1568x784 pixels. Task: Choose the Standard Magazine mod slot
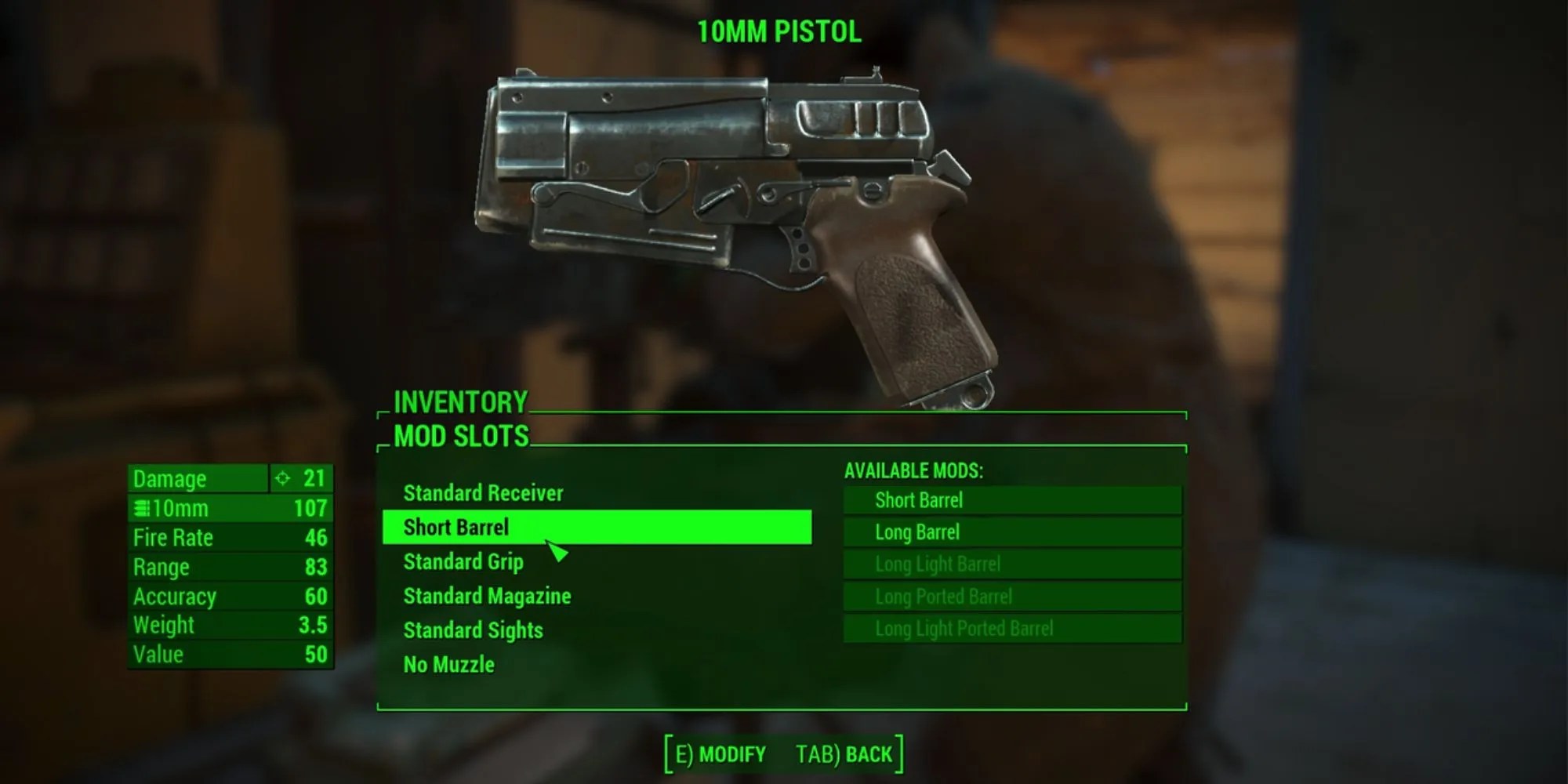[x=487, y=597]
